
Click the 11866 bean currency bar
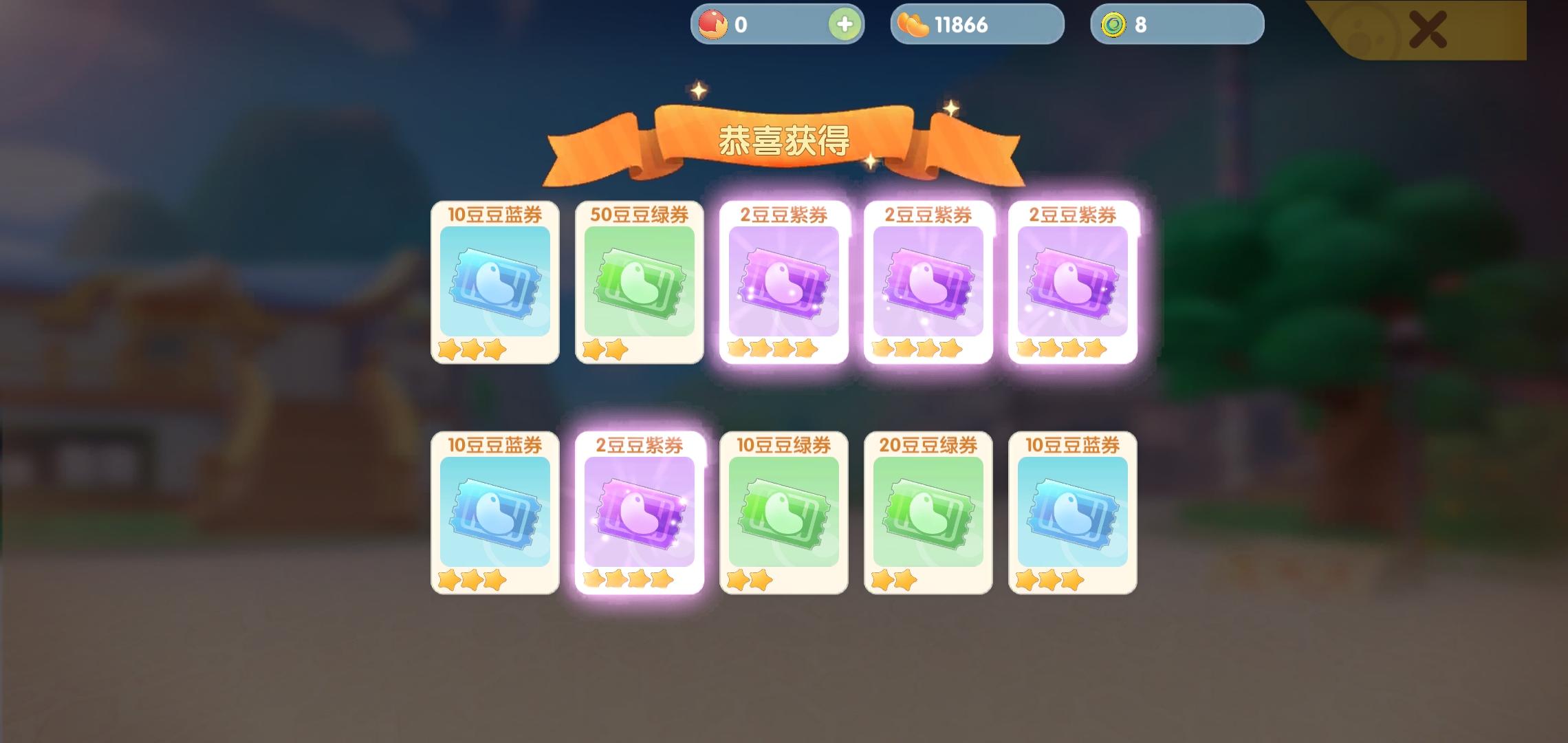pyautogui.click(x=977, y=23)
